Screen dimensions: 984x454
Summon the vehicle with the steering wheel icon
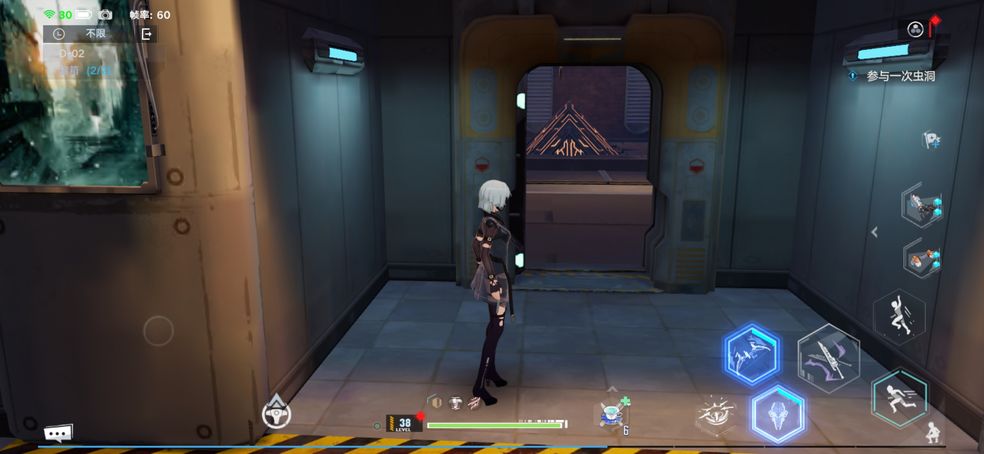[276, 412]
